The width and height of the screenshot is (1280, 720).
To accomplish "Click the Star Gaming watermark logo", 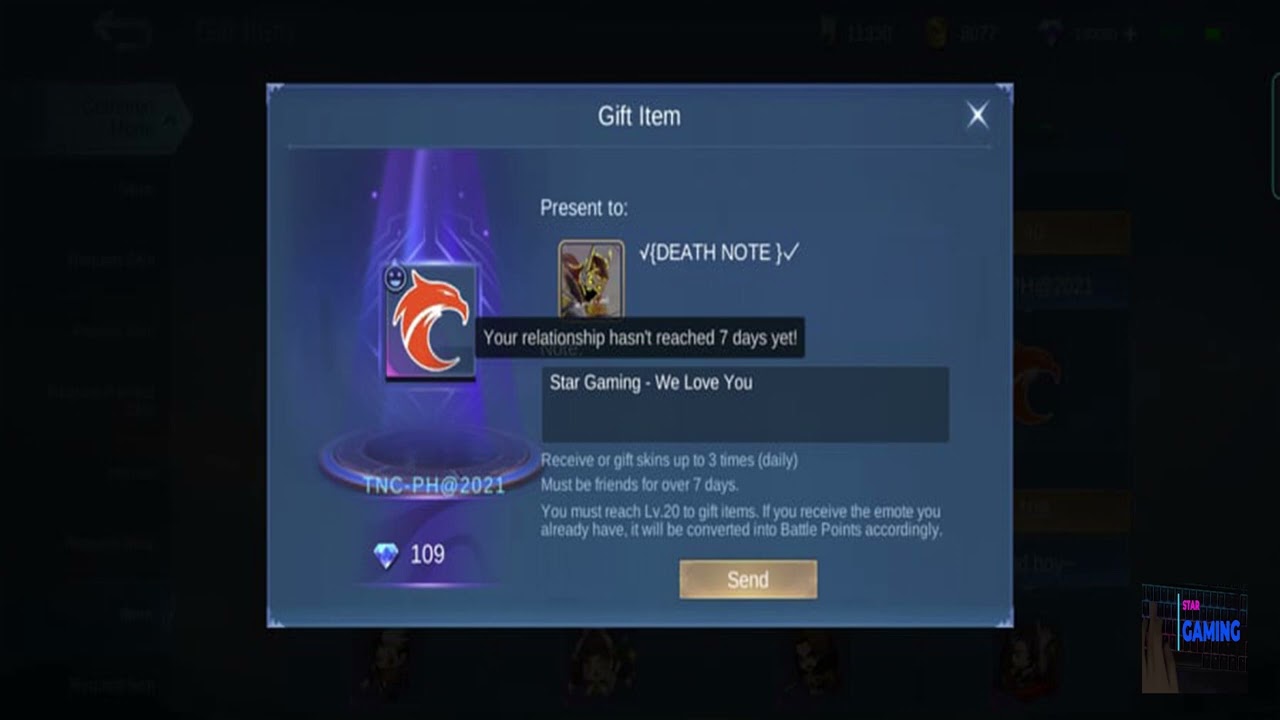I will [1210, 630].
